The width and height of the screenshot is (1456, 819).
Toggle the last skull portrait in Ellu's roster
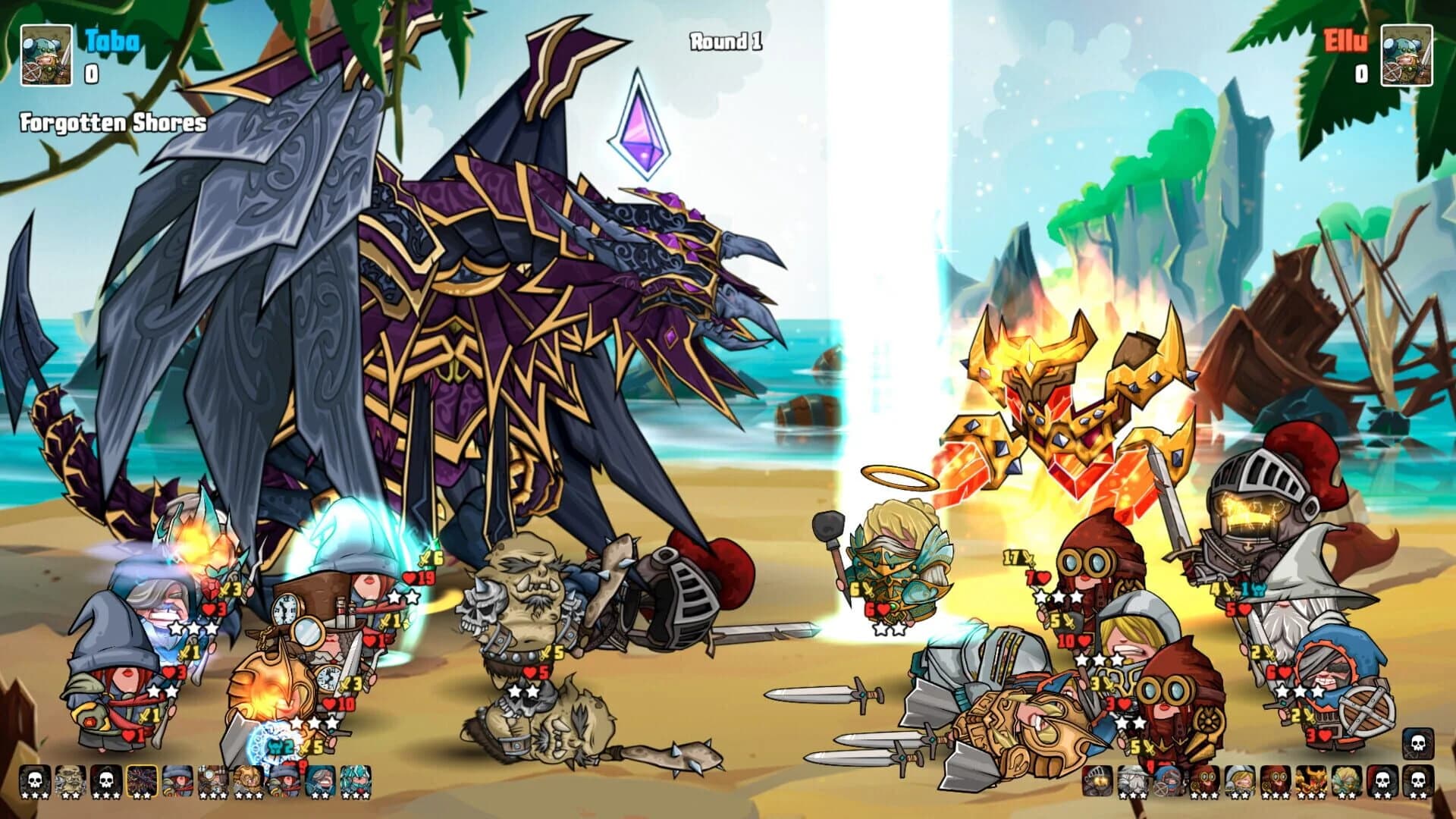tap(1416, 782)
